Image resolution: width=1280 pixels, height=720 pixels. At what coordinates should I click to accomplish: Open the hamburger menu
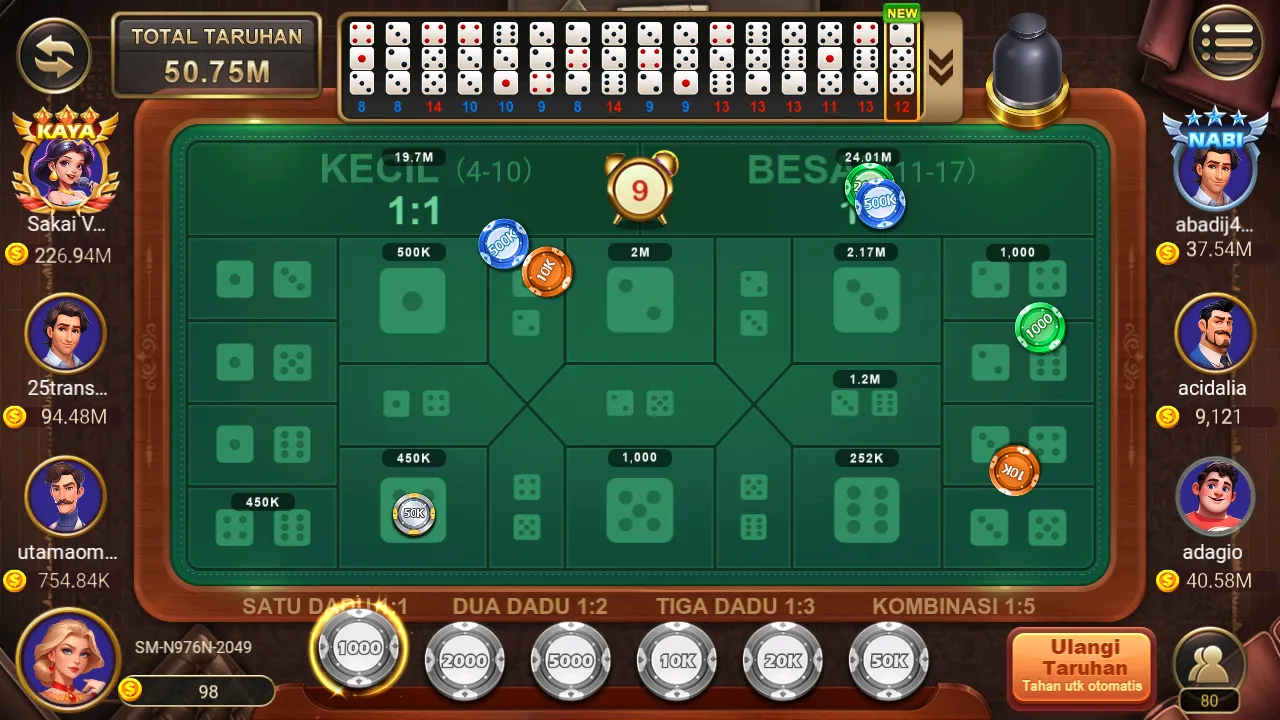1226,44
